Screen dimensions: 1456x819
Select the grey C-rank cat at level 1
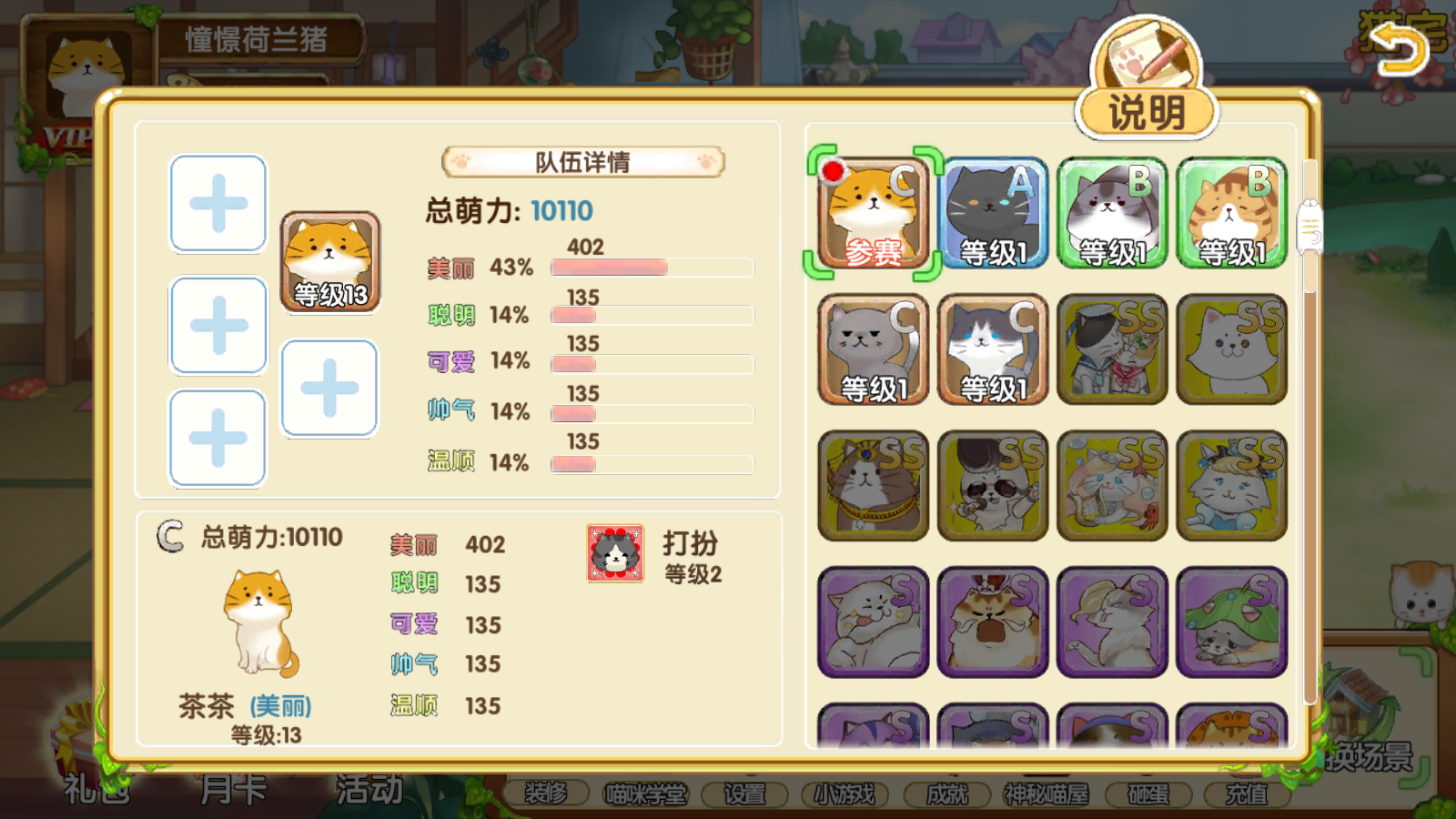(x=872, y=349)
